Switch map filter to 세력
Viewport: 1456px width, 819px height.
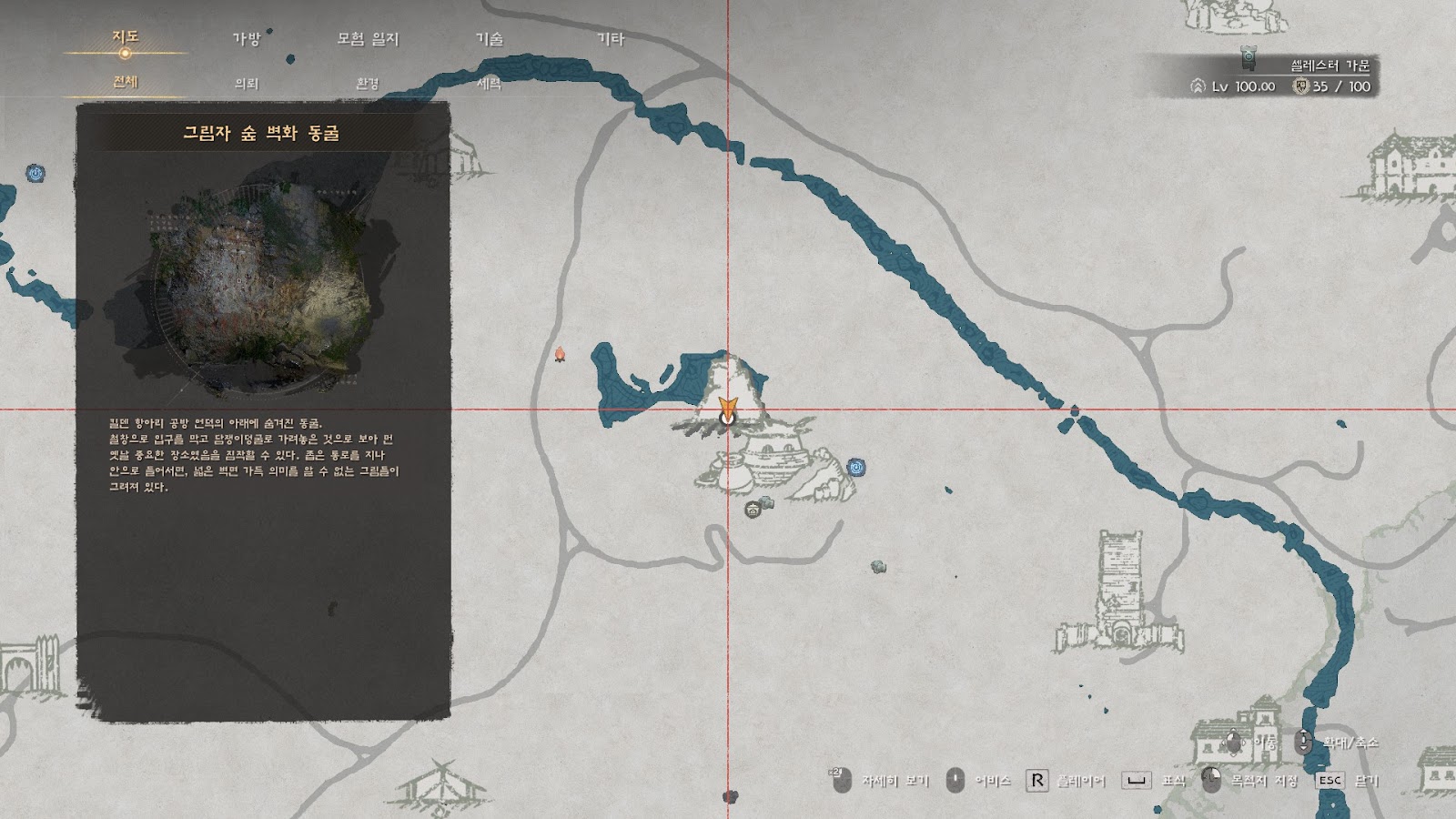(x=490, y=83)
